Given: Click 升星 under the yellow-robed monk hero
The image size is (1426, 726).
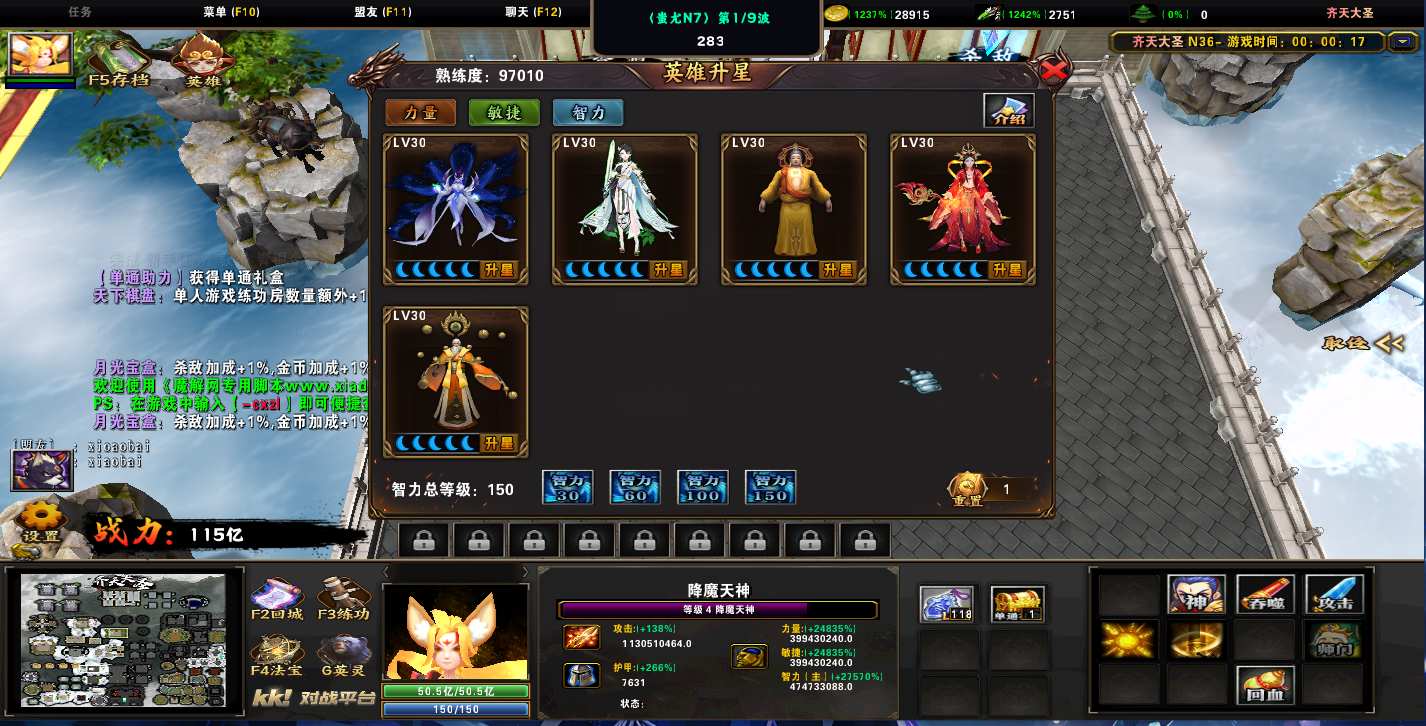Looking at the screenshot, I should pos(837,270).
